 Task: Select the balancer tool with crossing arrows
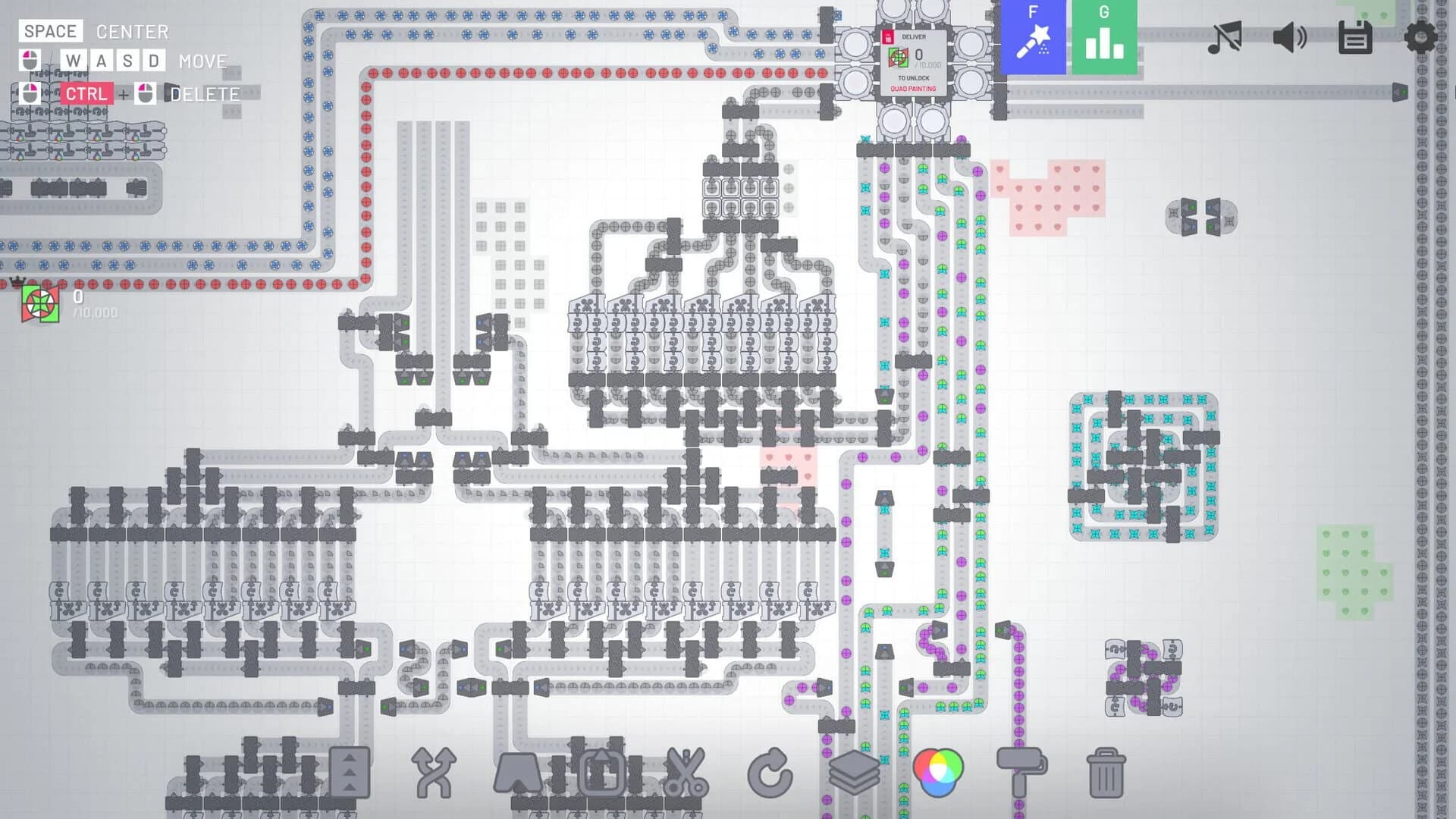(x=432, y=773)
